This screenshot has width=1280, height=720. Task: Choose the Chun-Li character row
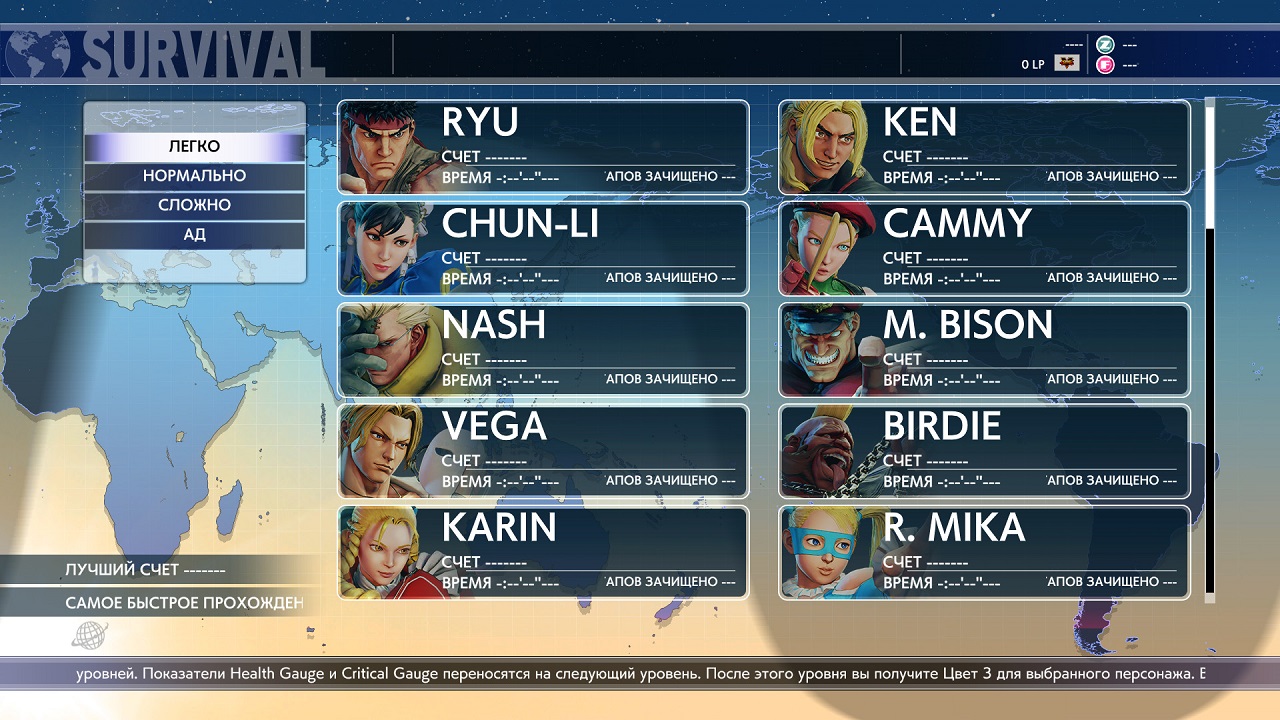pyautogui.click(x=543, y=248)
